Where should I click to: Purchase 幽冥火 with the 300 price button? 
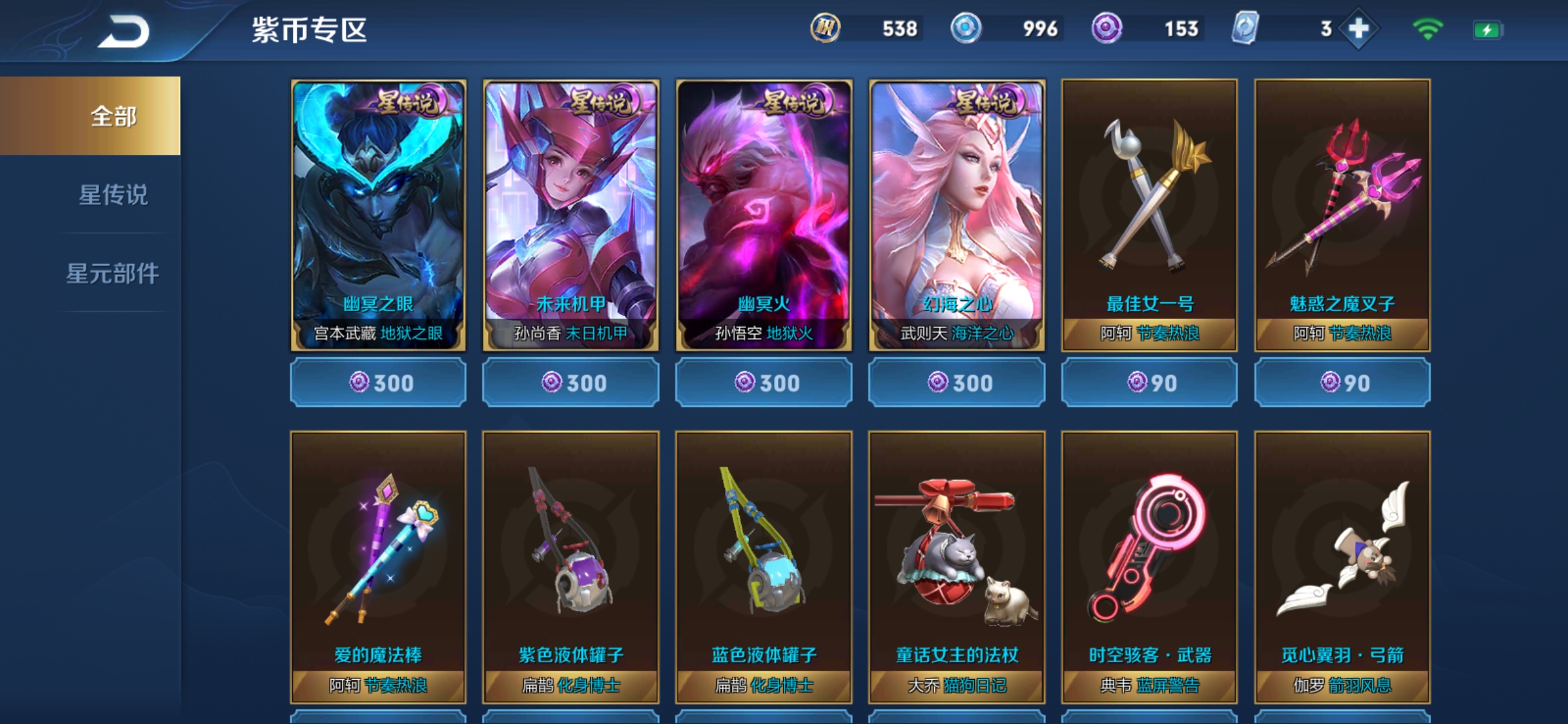coord(764,383)
